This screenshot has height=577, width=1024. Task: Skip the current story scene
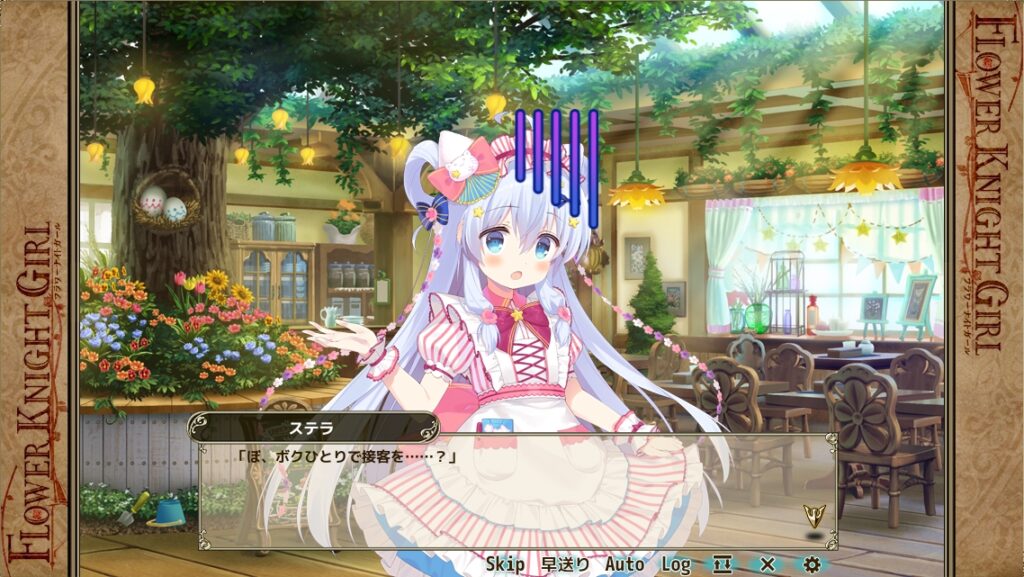(506, 565)
